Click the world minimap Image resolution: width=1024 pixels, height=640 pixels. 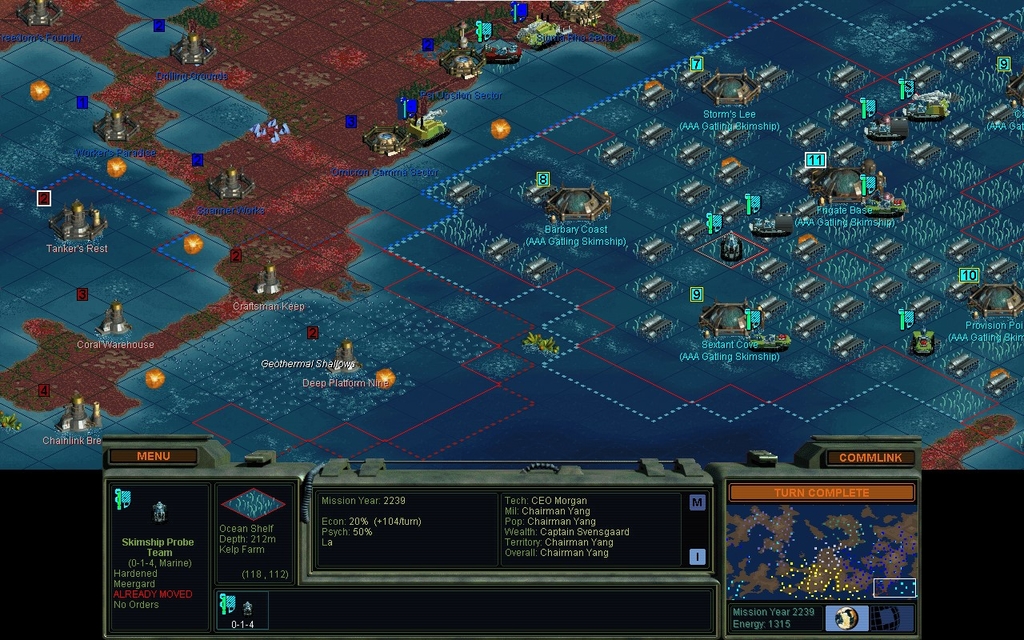(821, 552)
